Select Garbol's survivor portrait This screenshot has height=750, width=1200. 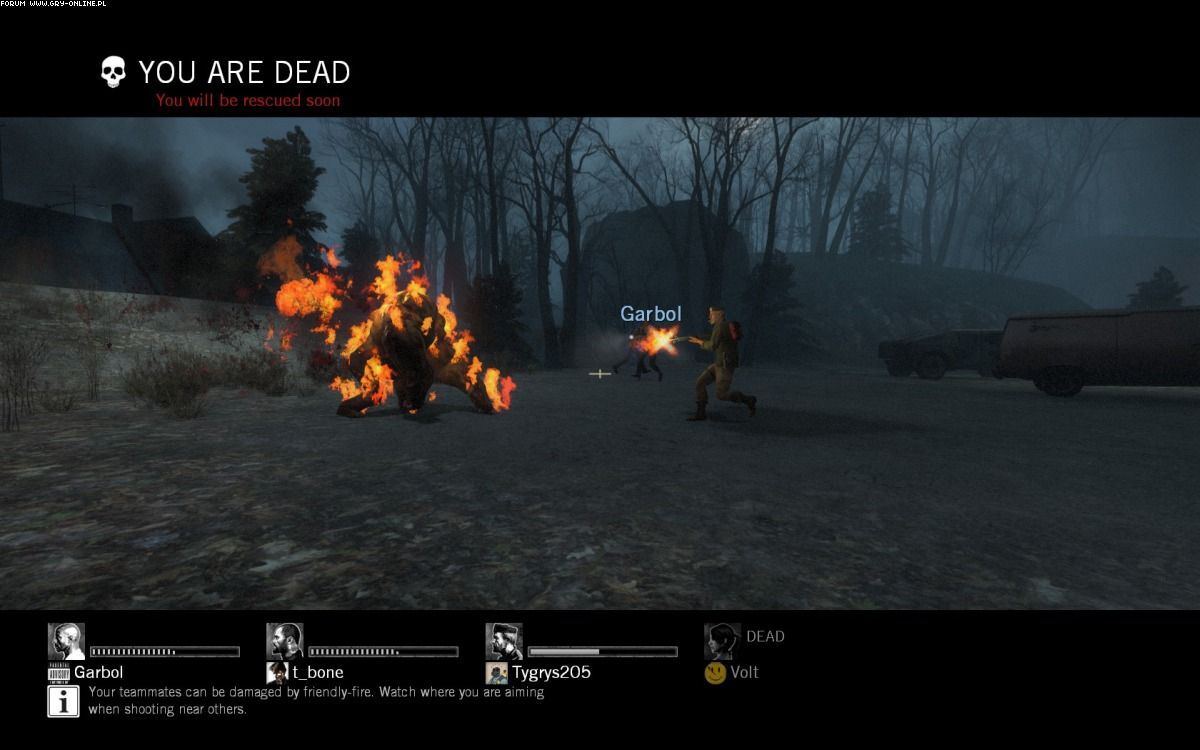66,641
